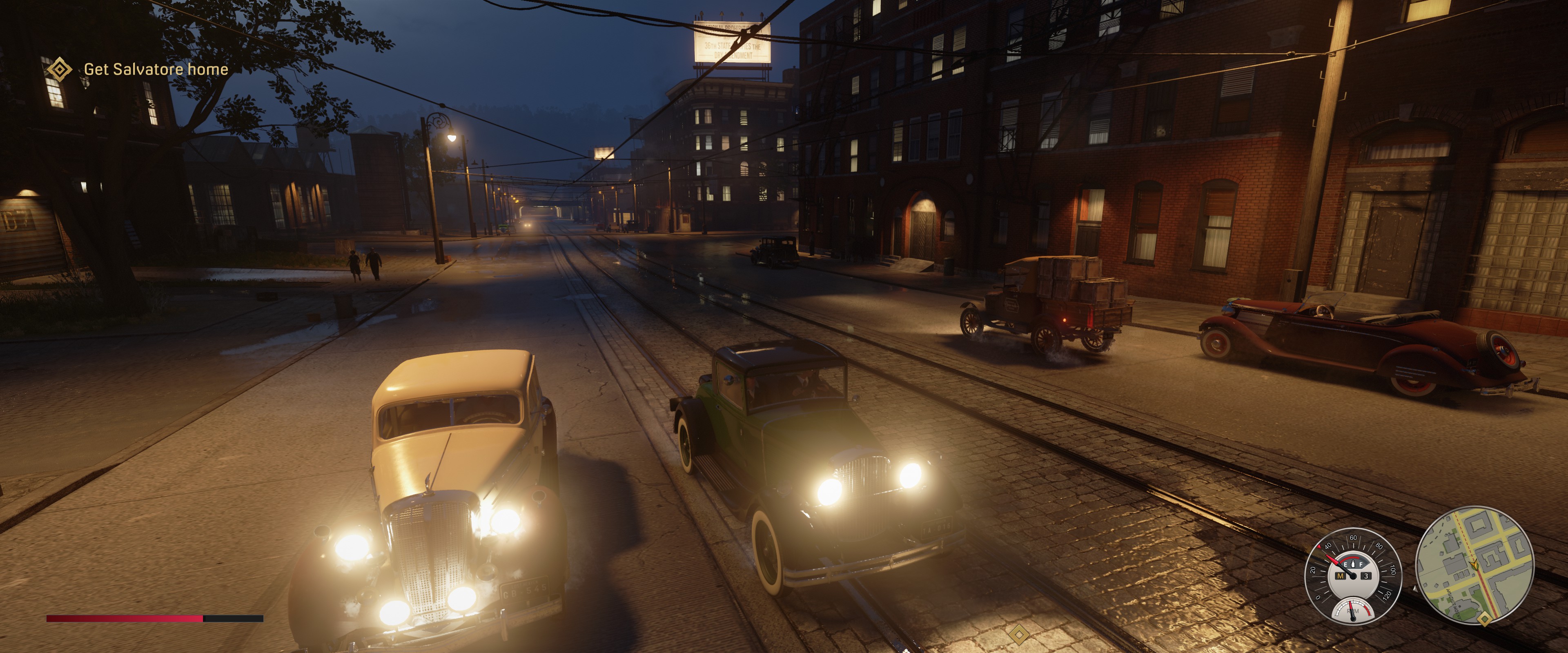
Task: Click the diamond waypoint marker on the road
Action: pyautogui.click(x=1018, y=635)
